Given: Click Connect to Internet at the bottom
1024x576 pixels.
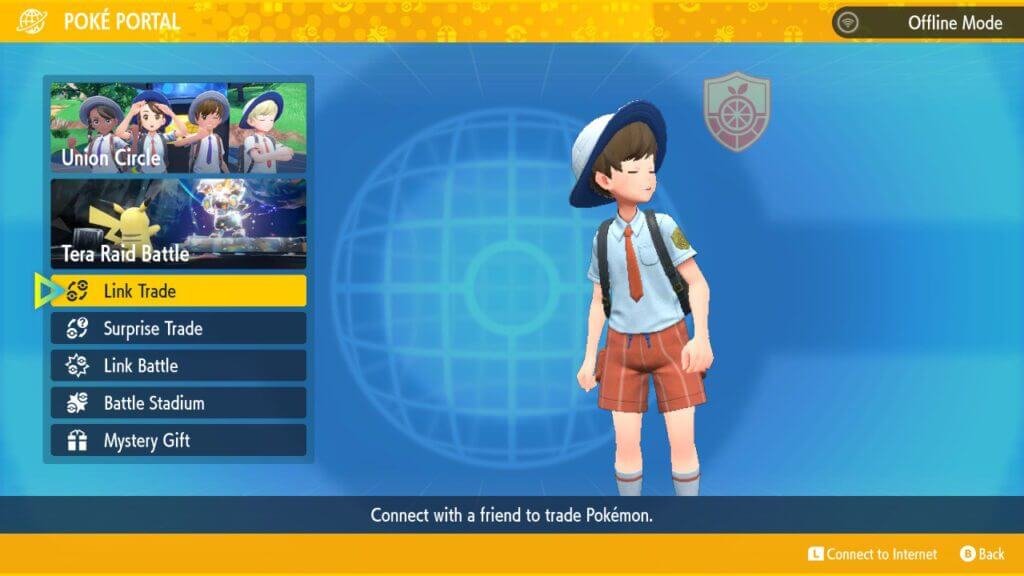Looking at the screenshot, I should pyautogui.click(x=873, y=554).
